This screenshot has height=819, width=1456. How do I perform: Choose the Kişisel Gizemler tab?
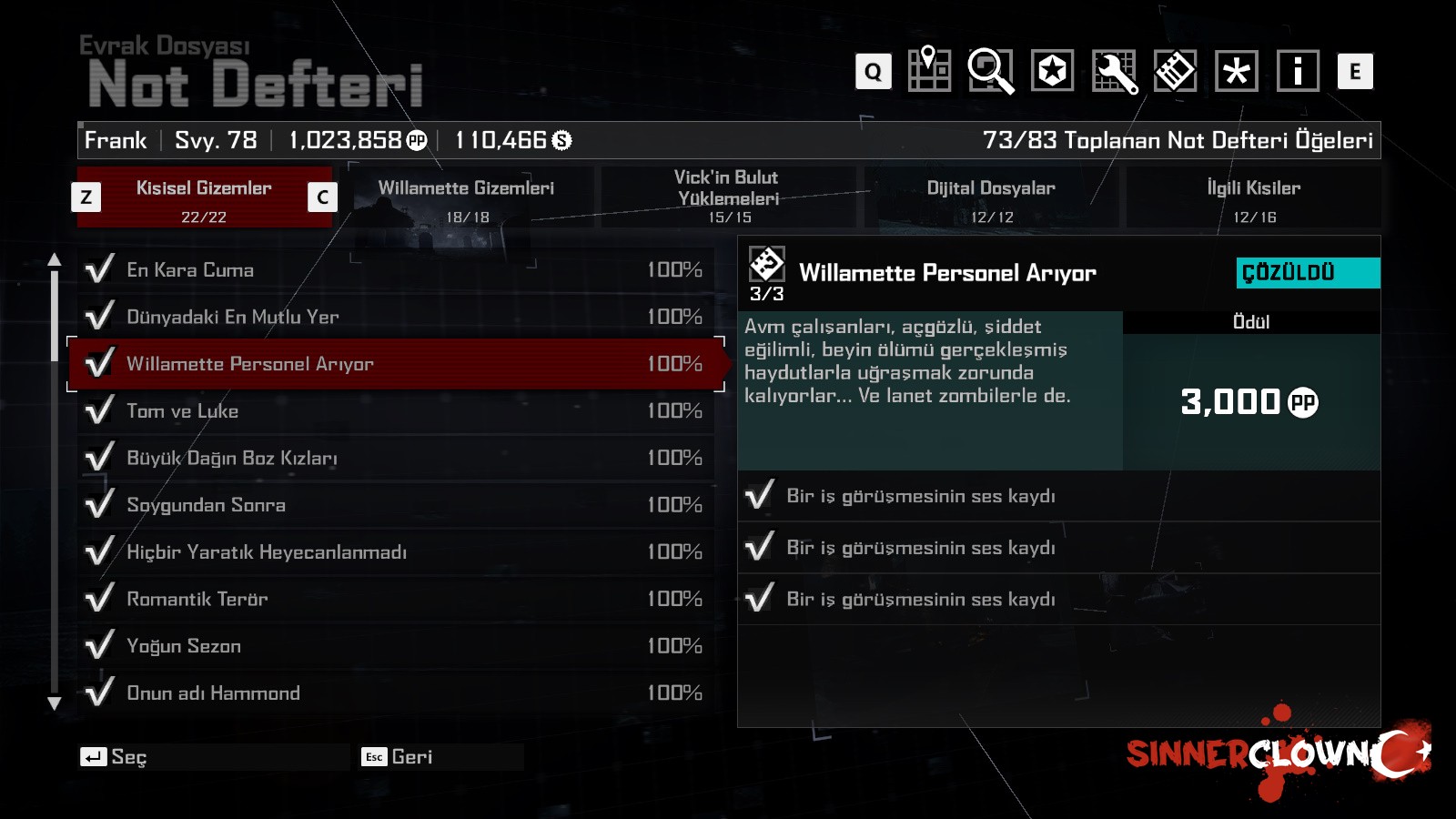click(204, 197)
